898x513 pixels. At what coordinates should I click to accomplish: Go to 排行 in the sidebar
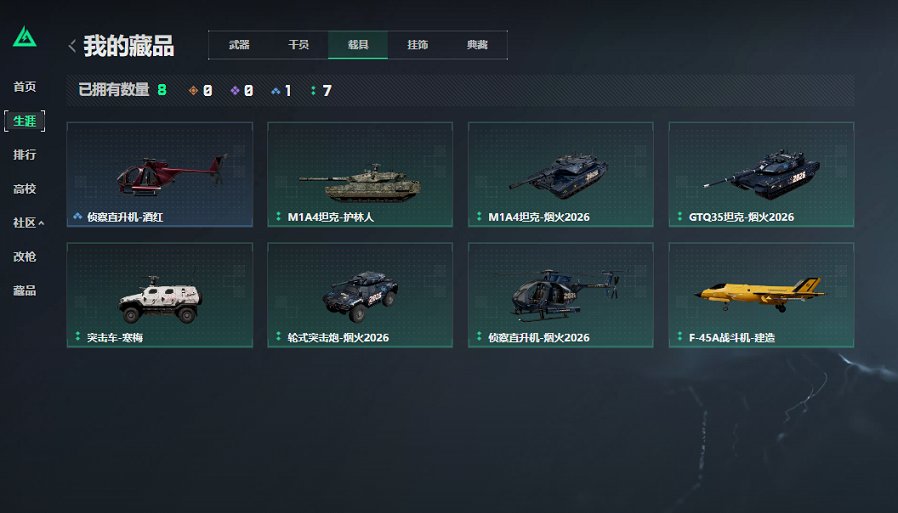pos(25,155)
